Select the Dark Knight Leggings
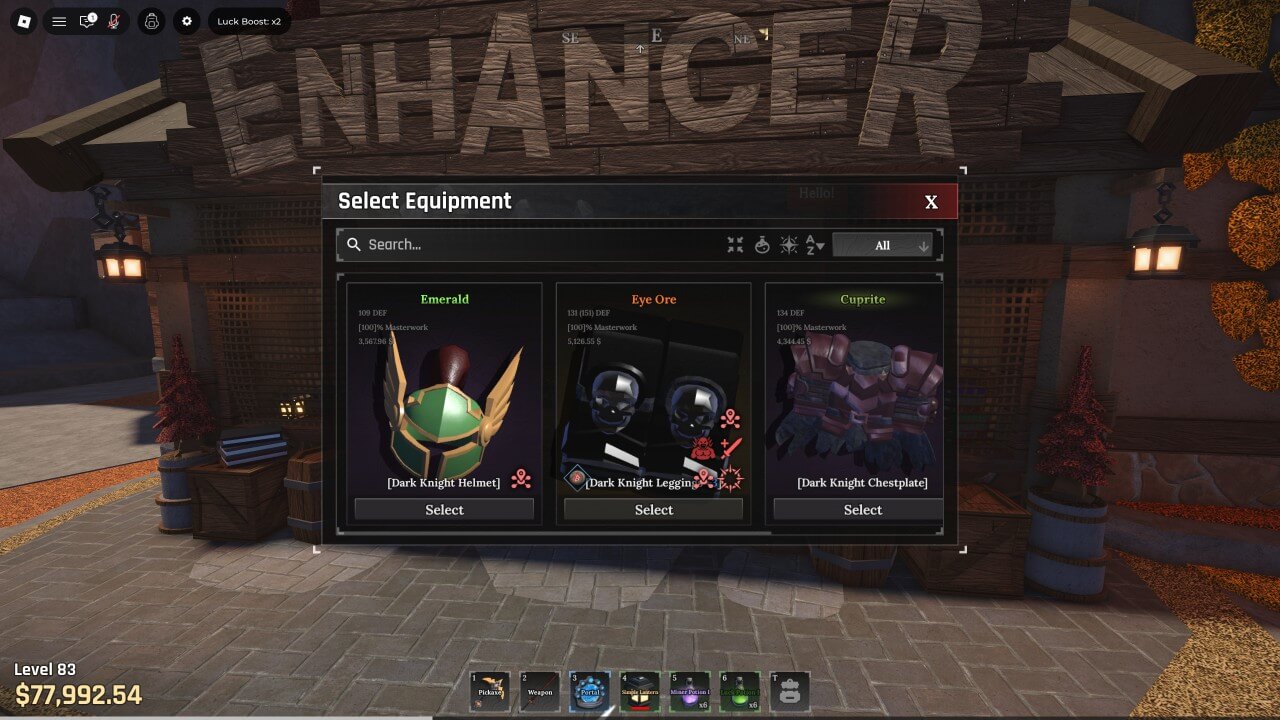1280x720 pixels. 653,510
